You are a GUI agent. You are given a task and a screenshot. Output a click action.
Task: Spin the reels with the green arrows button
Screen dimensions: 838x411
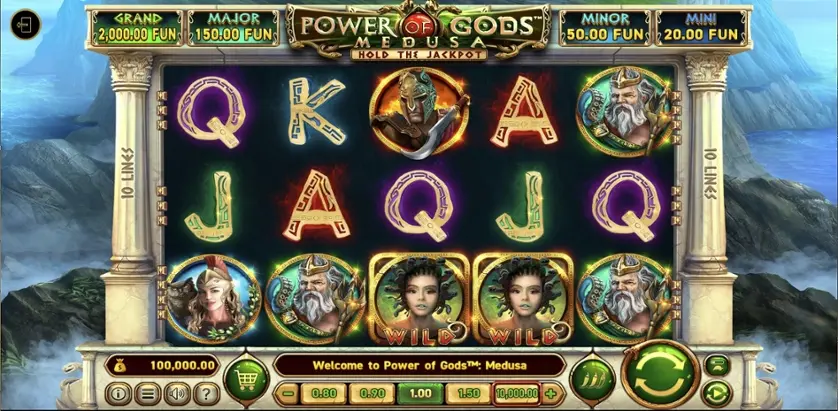[x=660, y=376]
